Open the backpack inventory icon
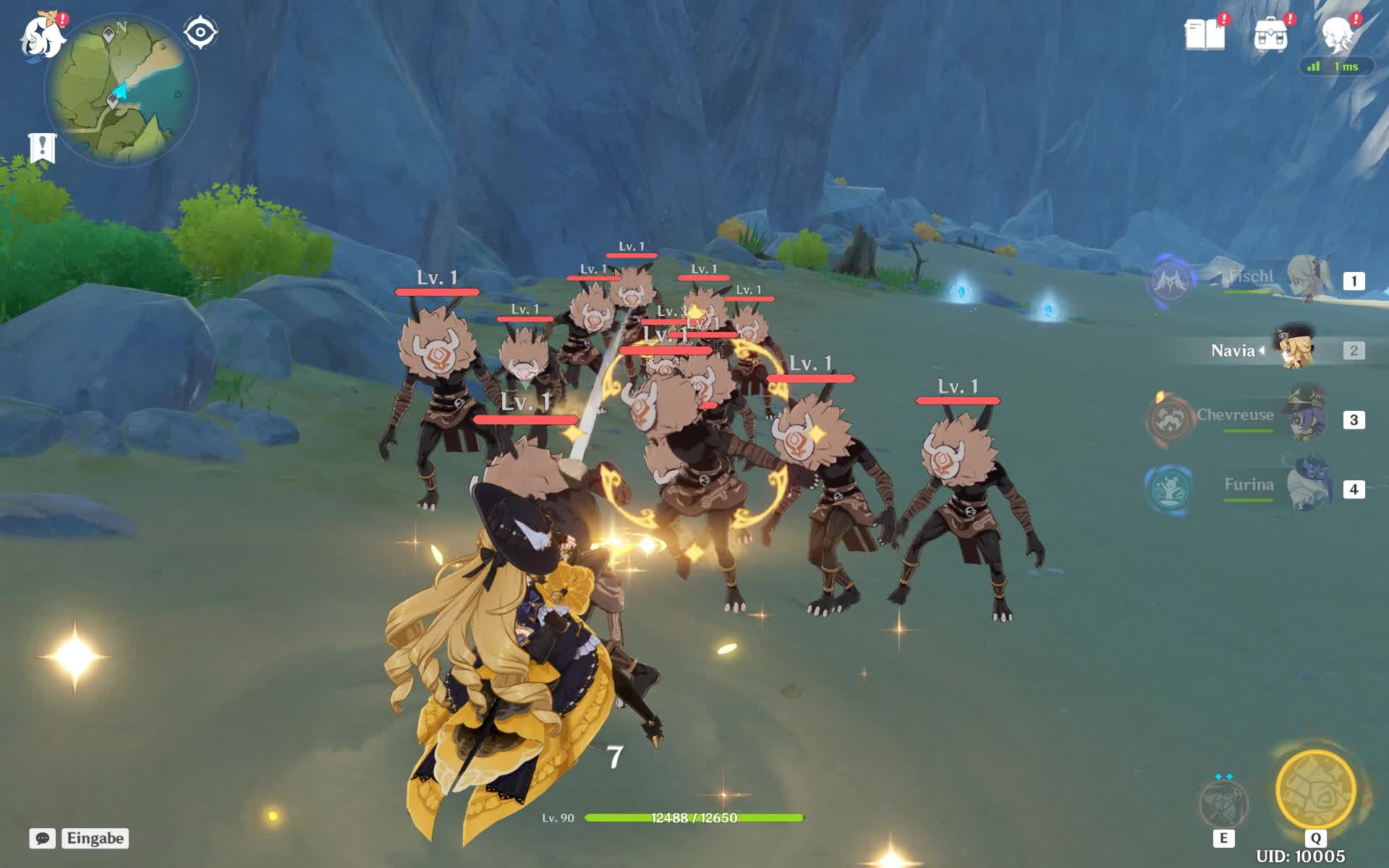The height and width of the screenshot is (868, 1389). [1271, 34]
